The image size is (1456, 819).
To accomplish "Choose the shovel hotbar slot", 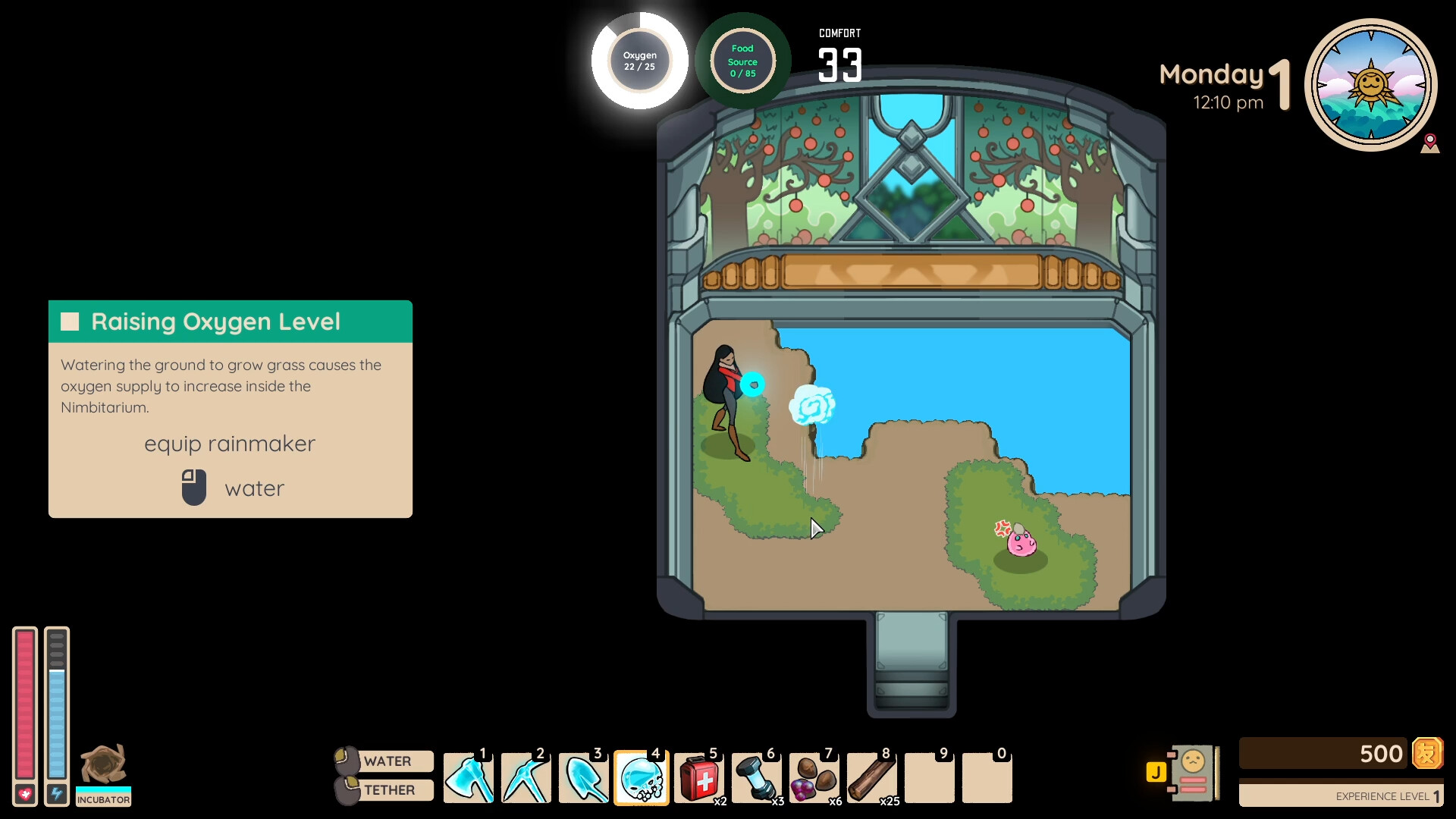I will [x=584, y=778].
